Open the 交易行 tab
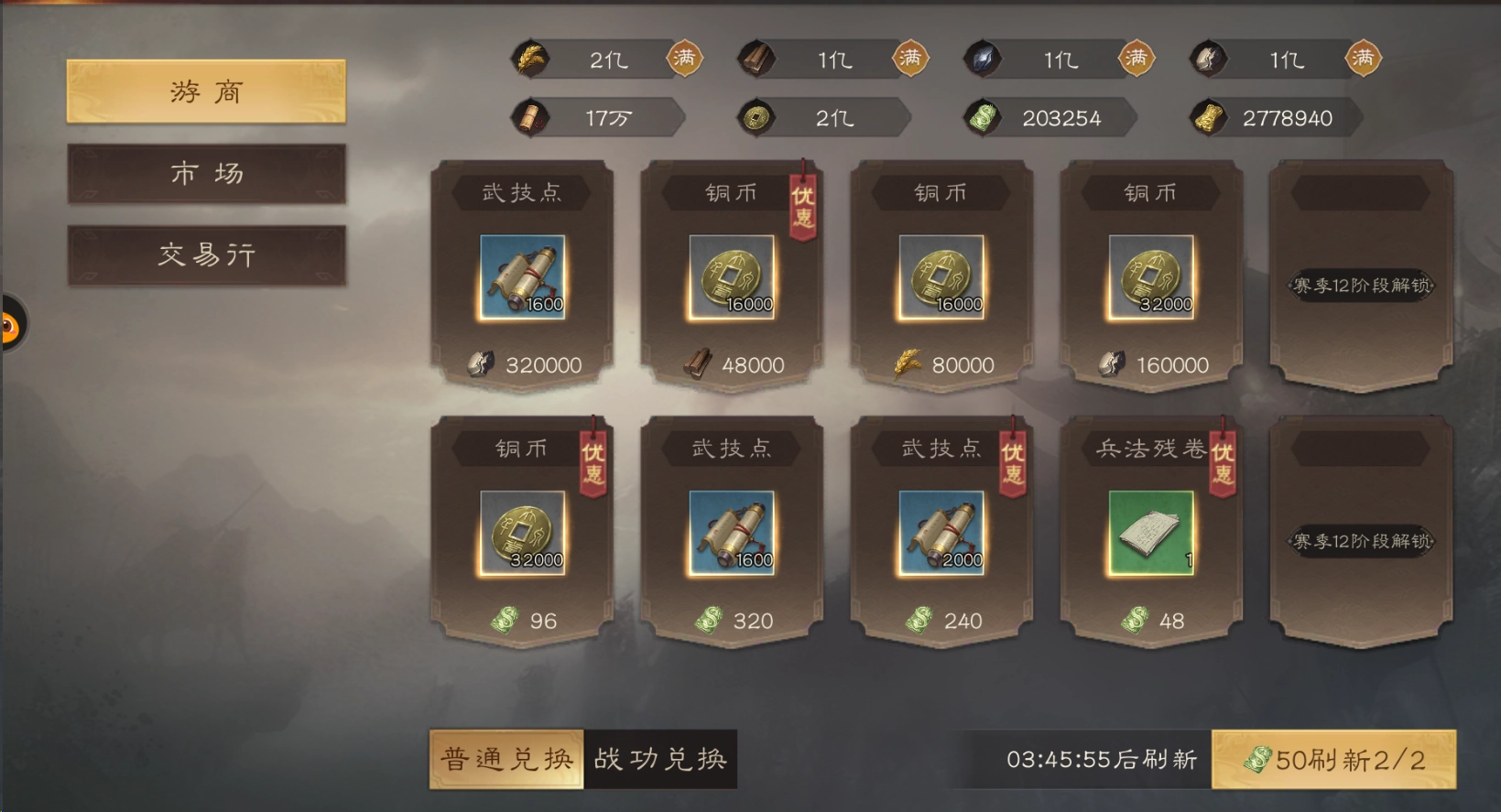Screen dimensions: 1501x812 (x=205, y=254)
